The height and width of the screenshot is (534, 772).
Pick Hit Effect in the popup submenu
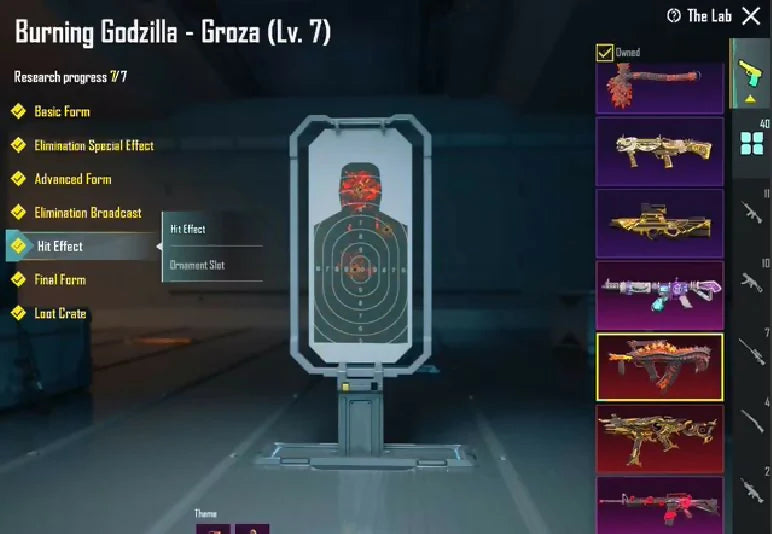[188, 229]
